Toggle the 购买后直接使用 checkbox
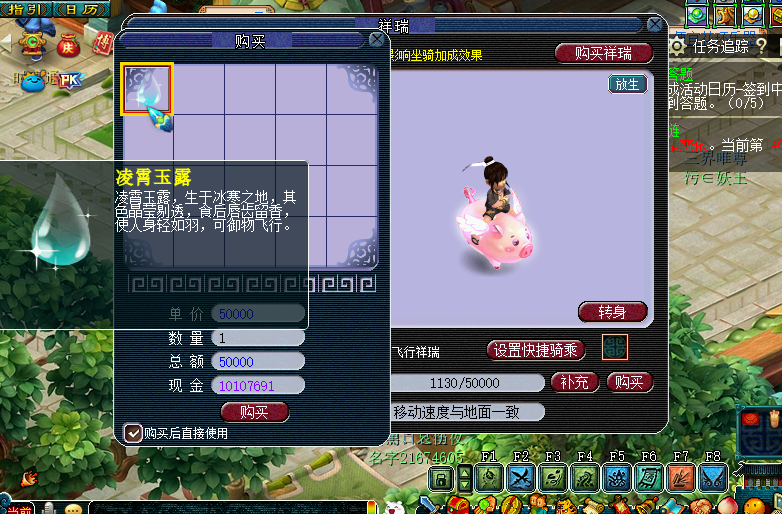Screen dimensions: 782x514 pyautogui.click(x=132, y=433)
